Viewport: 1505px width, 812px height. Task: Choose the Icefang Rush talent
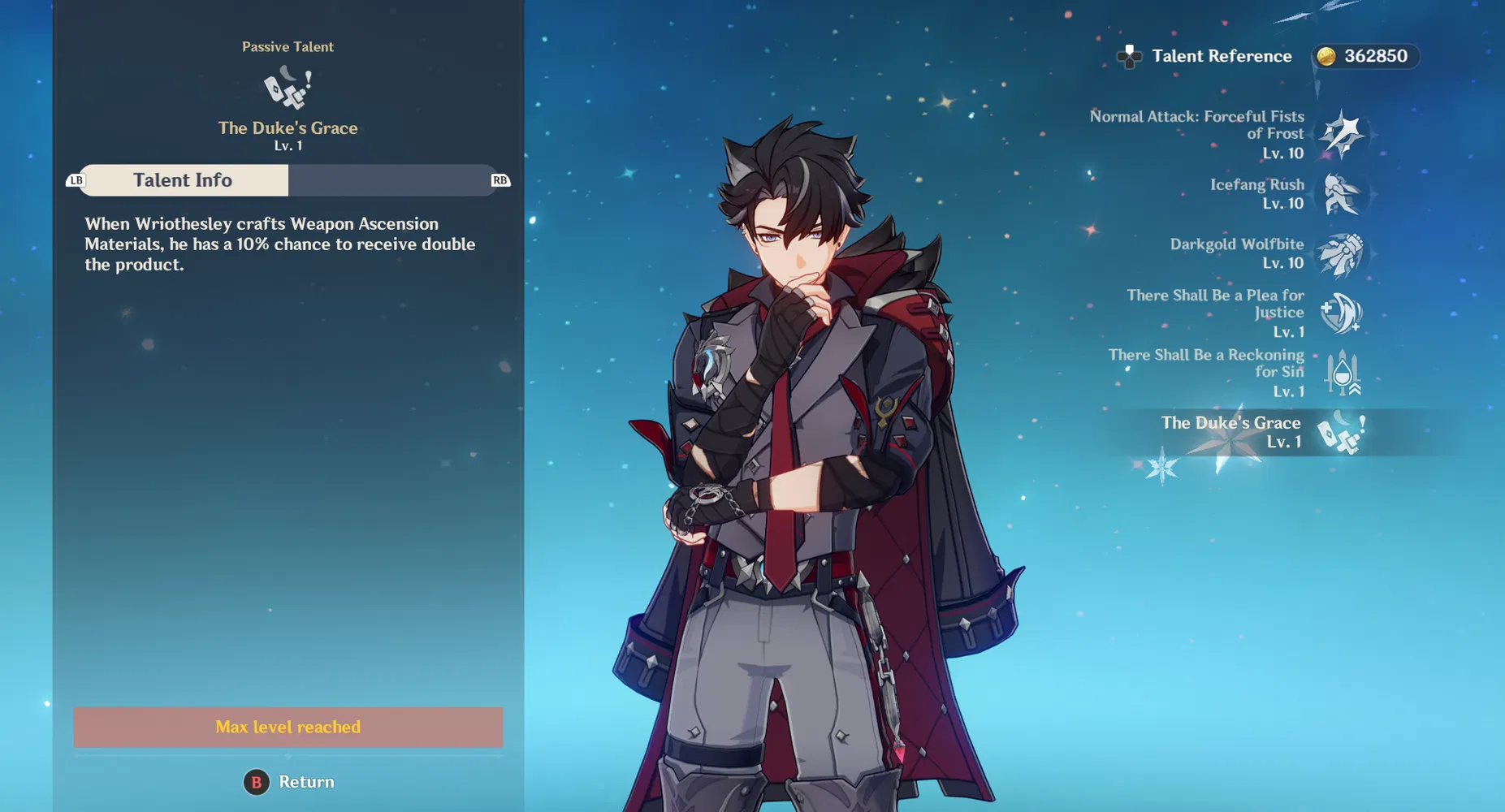[x=1341, y=194]
